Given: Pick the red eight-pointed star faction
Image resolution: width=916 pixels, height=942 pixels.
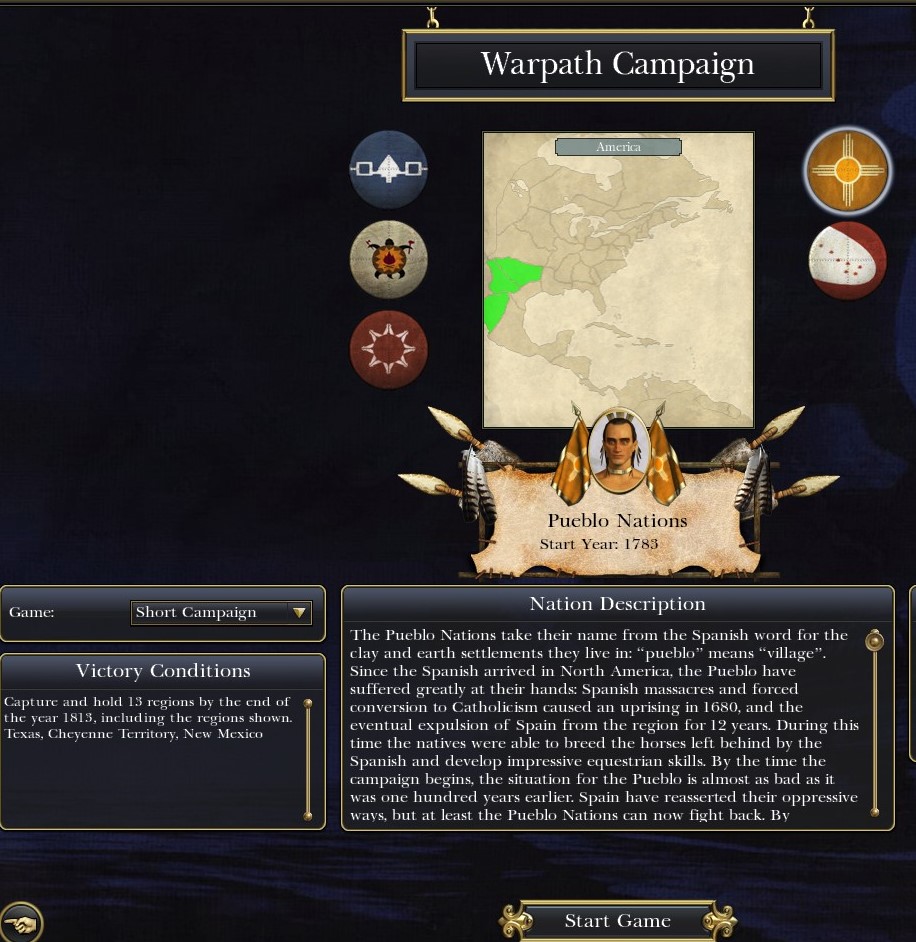Looking at the screenshot, I should point(389,350).
